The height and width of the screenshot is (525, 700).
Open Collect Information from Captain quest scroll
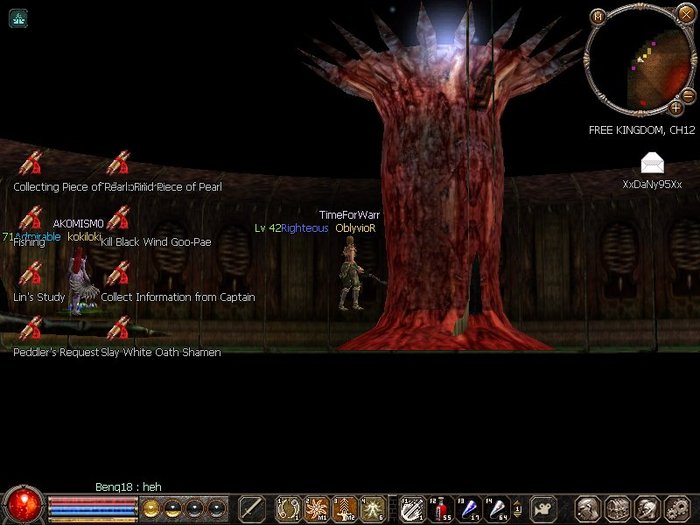[118, 274]
